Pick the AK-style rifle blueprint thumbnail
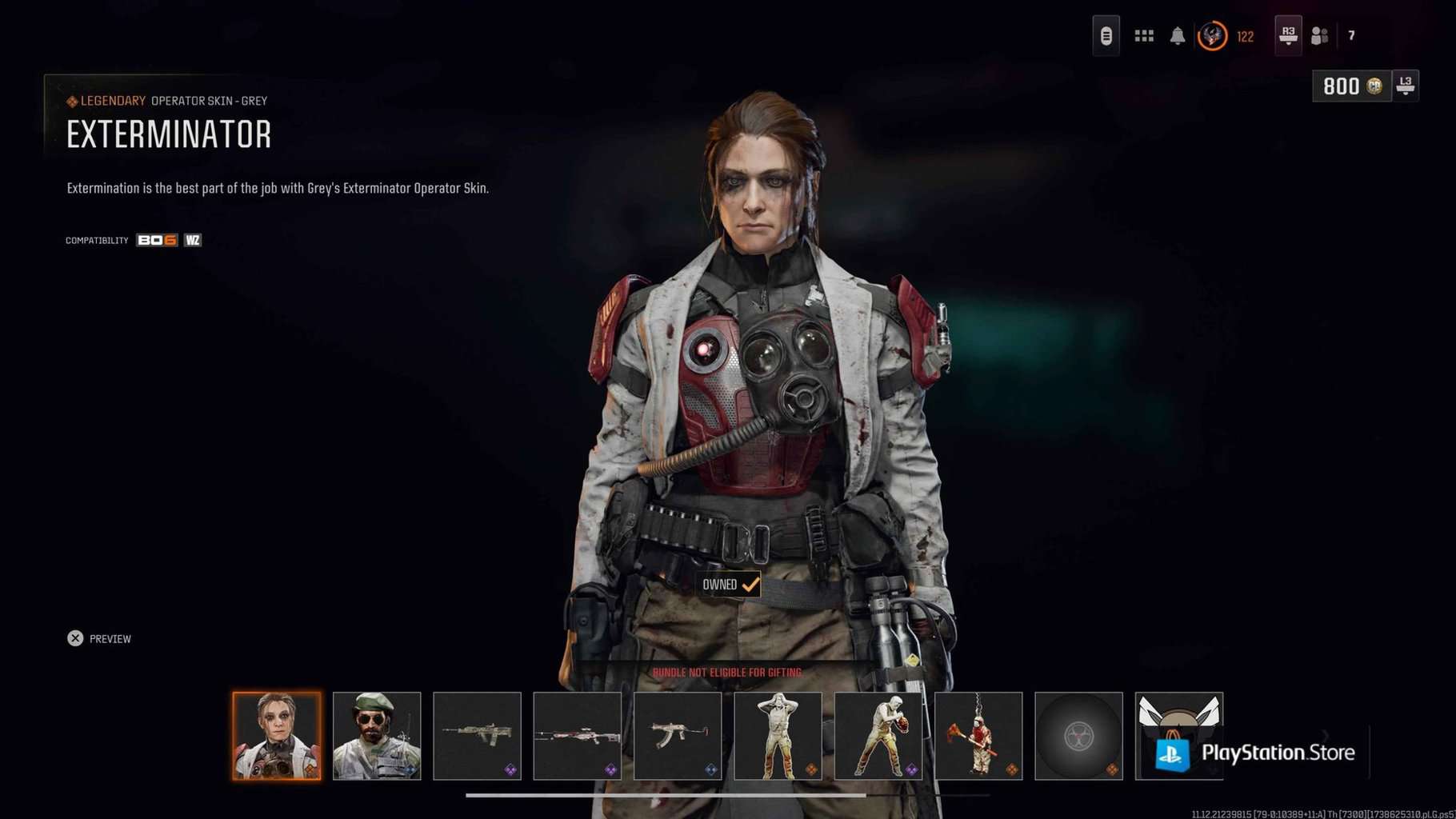Viewport: 1456px width, 819px height. pos(678,736)
